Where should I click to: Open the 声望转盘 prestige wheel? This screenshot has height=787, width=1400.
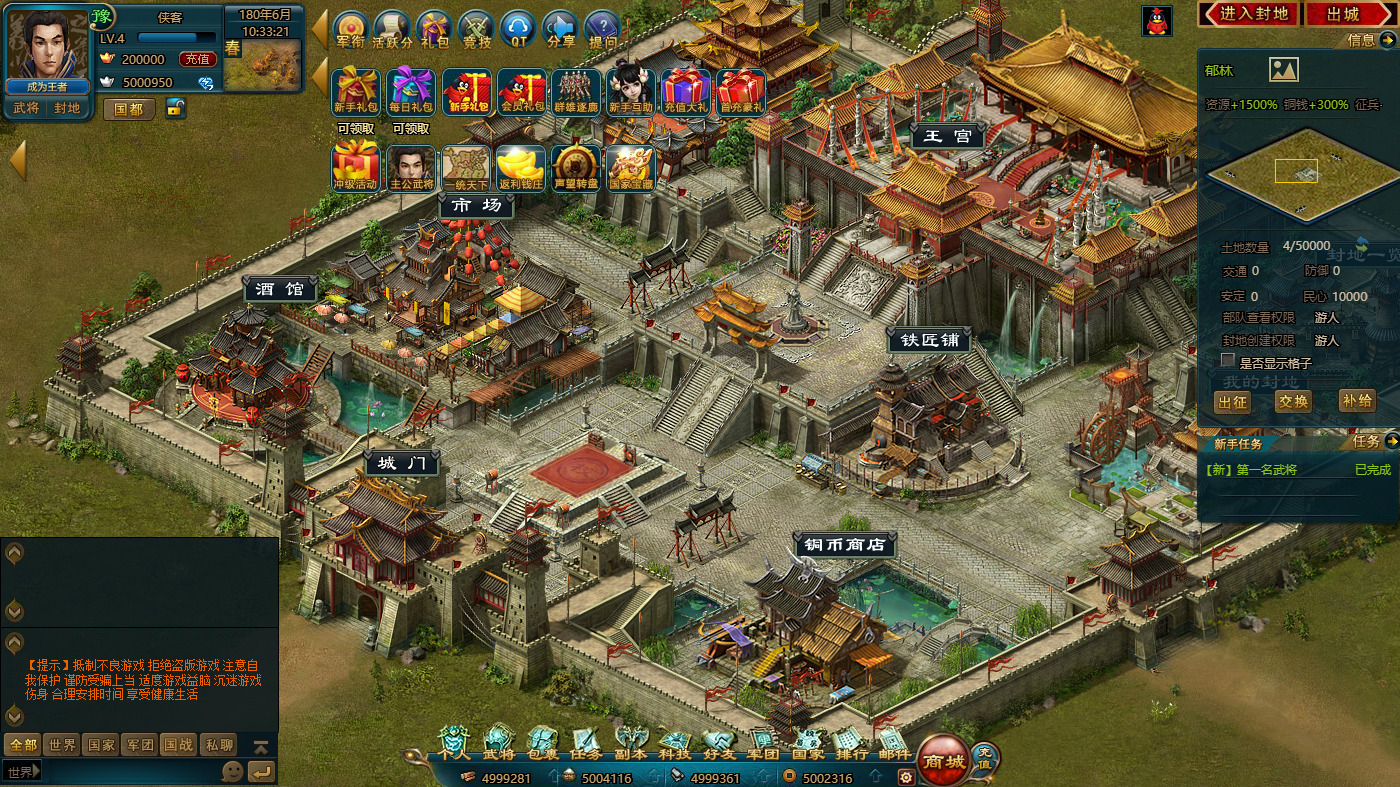pos(576,168)
